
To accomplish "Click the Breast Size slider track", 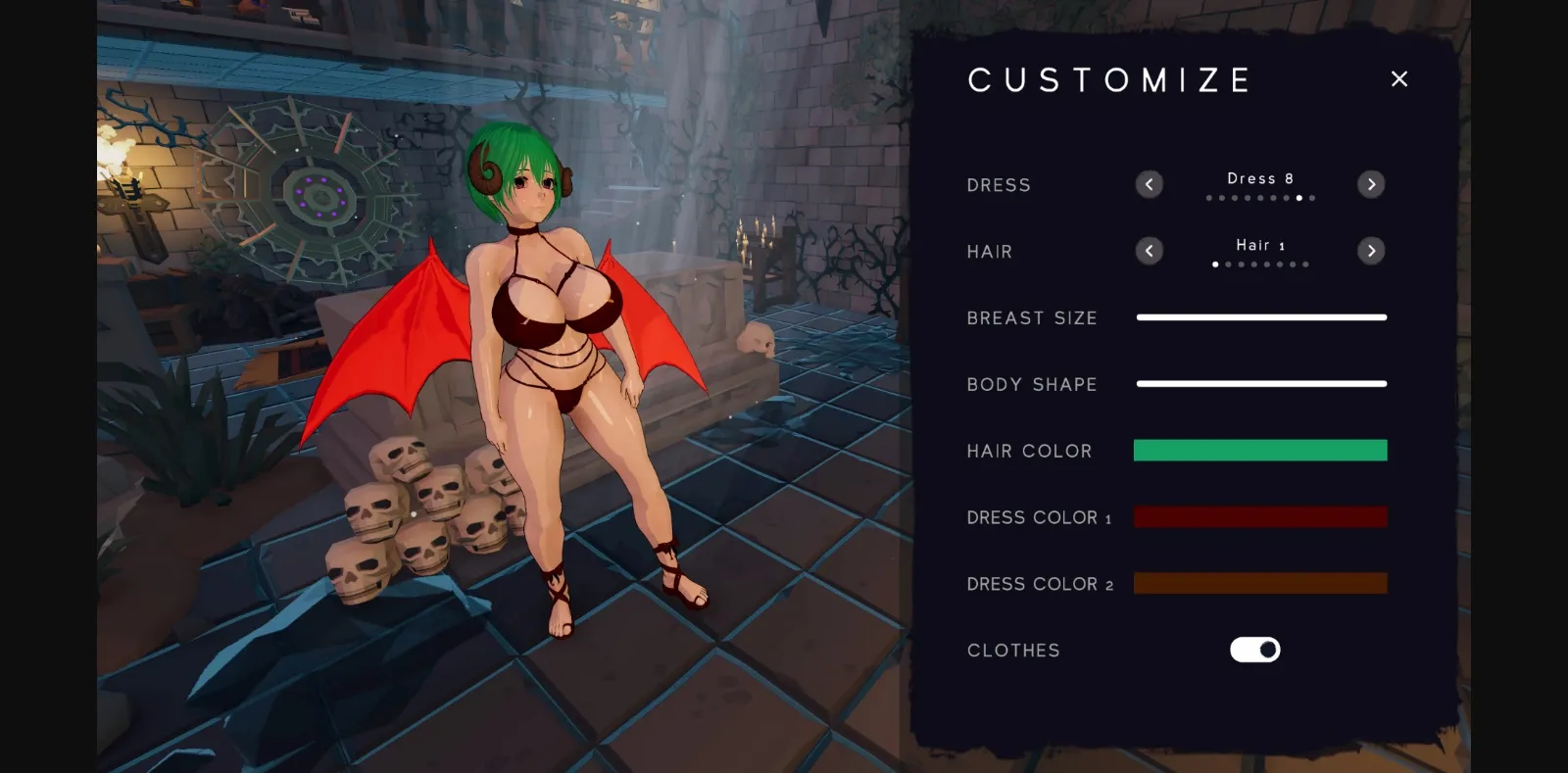I will point(1261,317).
